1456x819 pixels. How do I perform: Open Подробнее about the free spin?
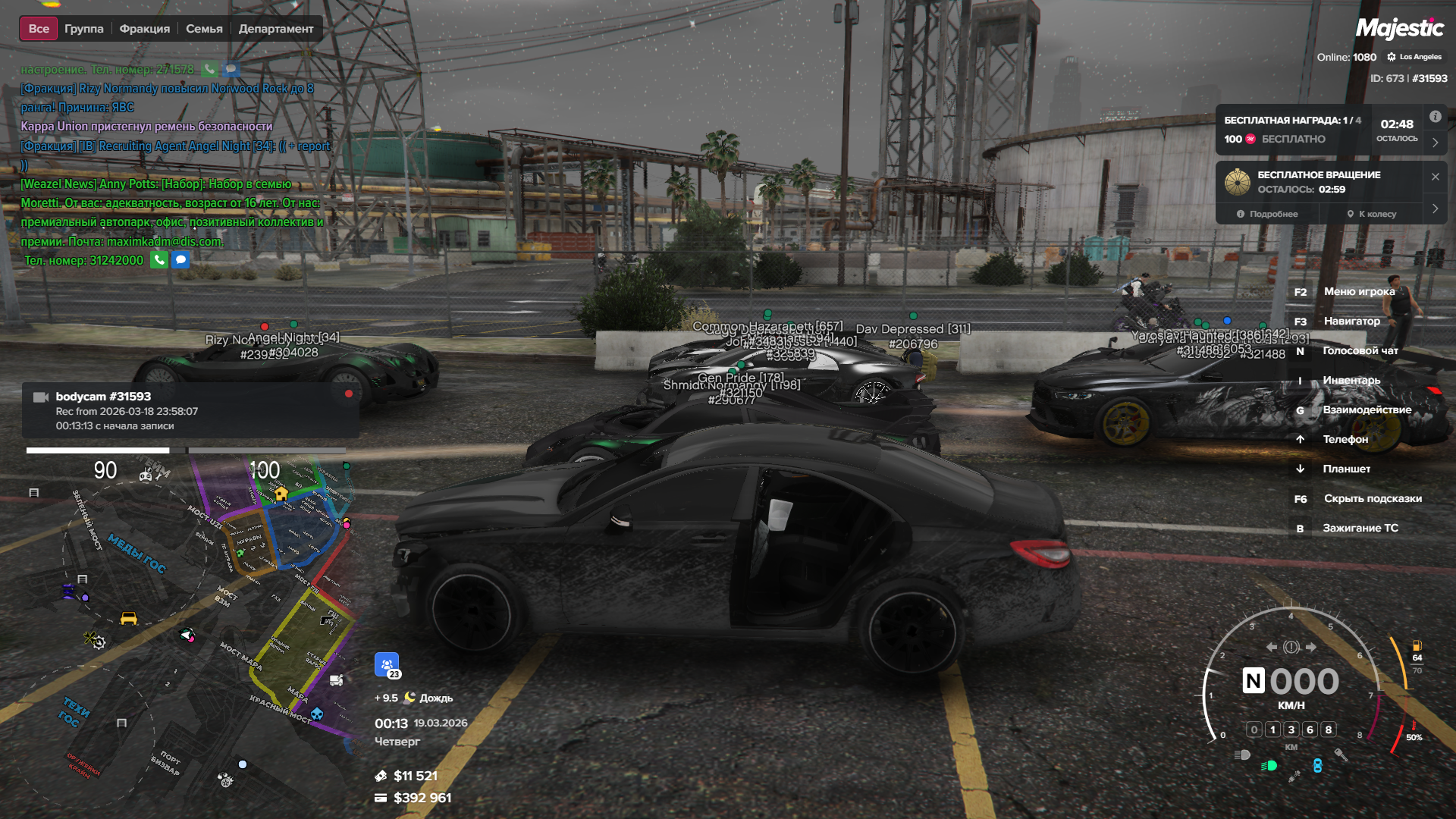(x=1267, y=214)
